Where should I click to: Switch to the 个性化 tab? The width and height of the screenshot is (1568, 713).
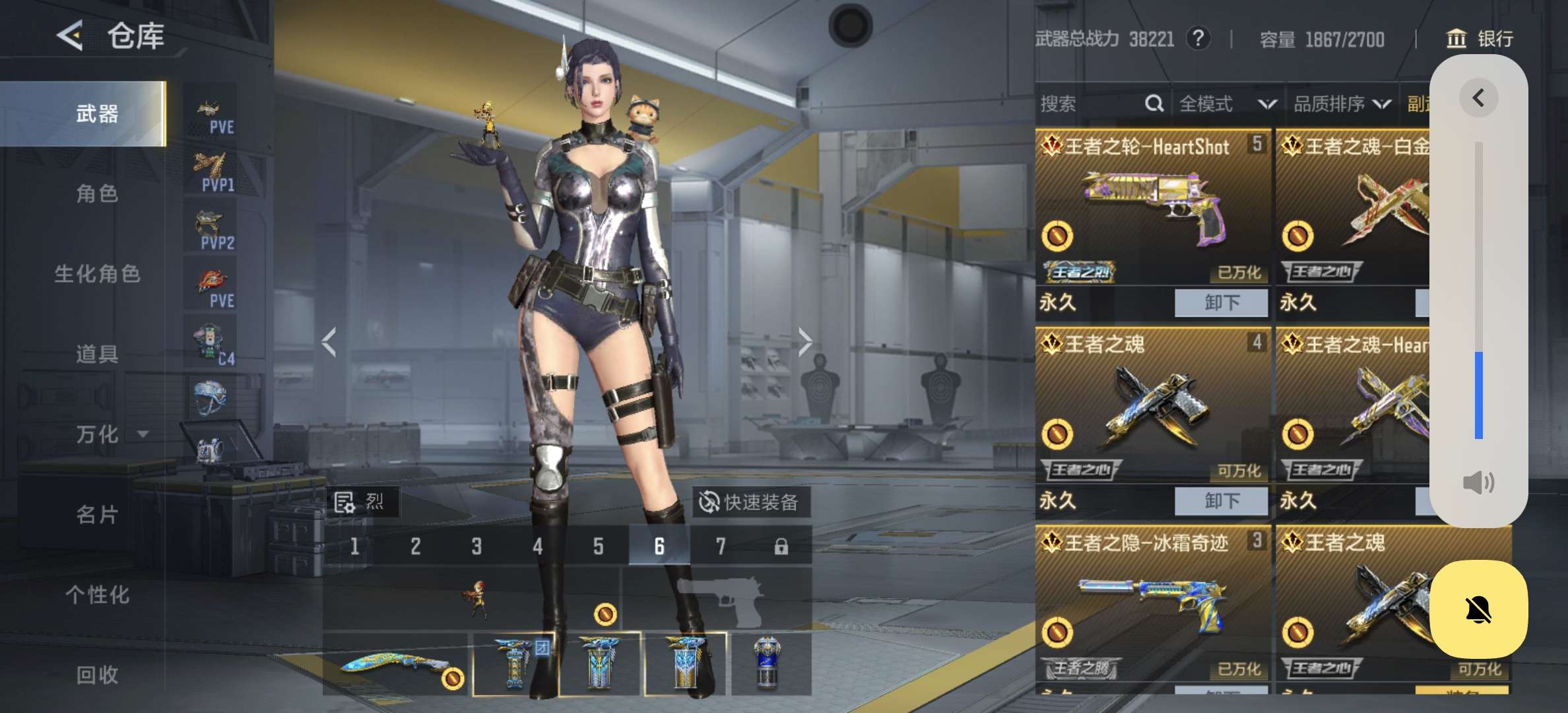pos(97,595)
